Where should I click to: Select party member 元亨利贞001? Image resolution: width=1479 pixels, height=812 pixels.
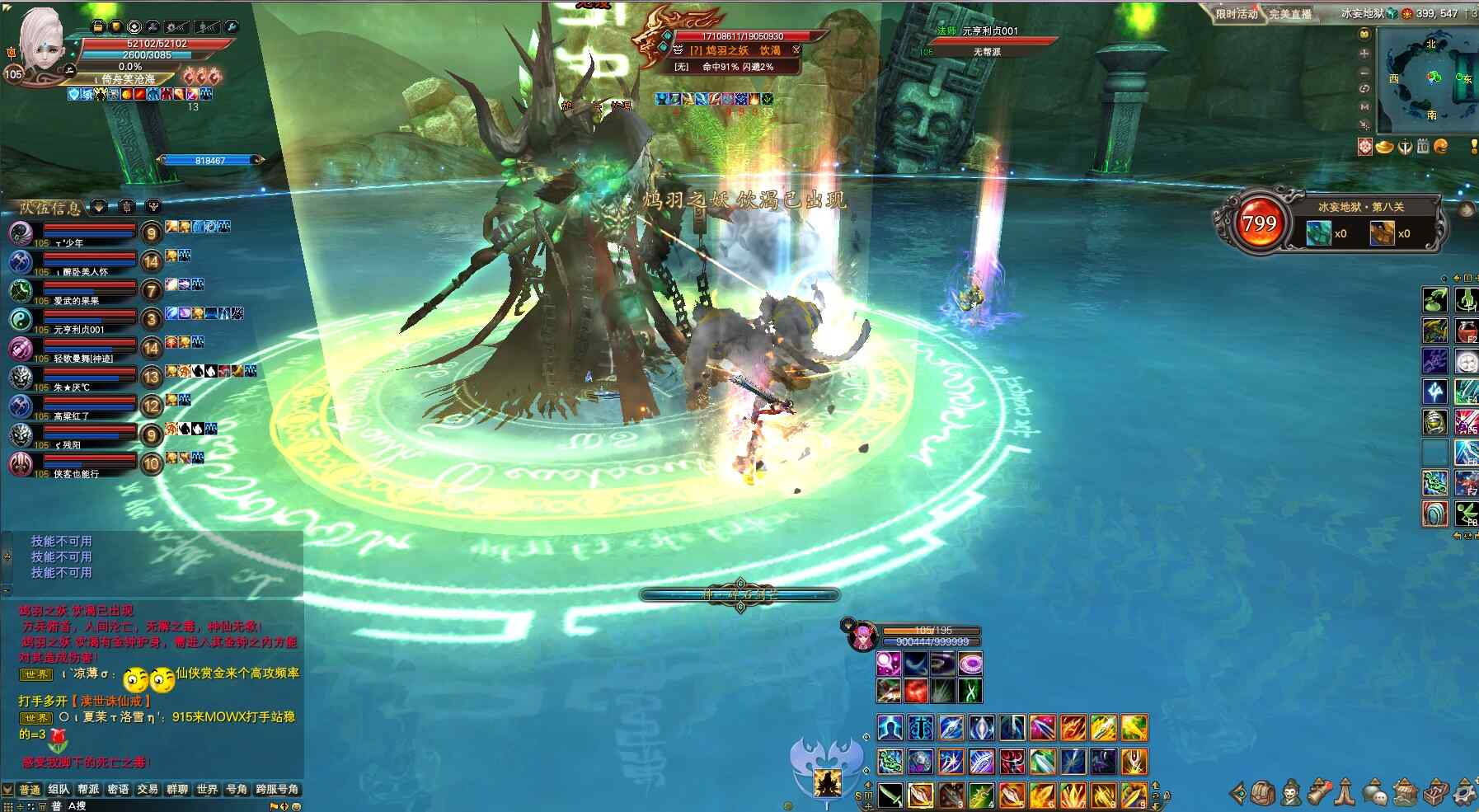[78, 321]
